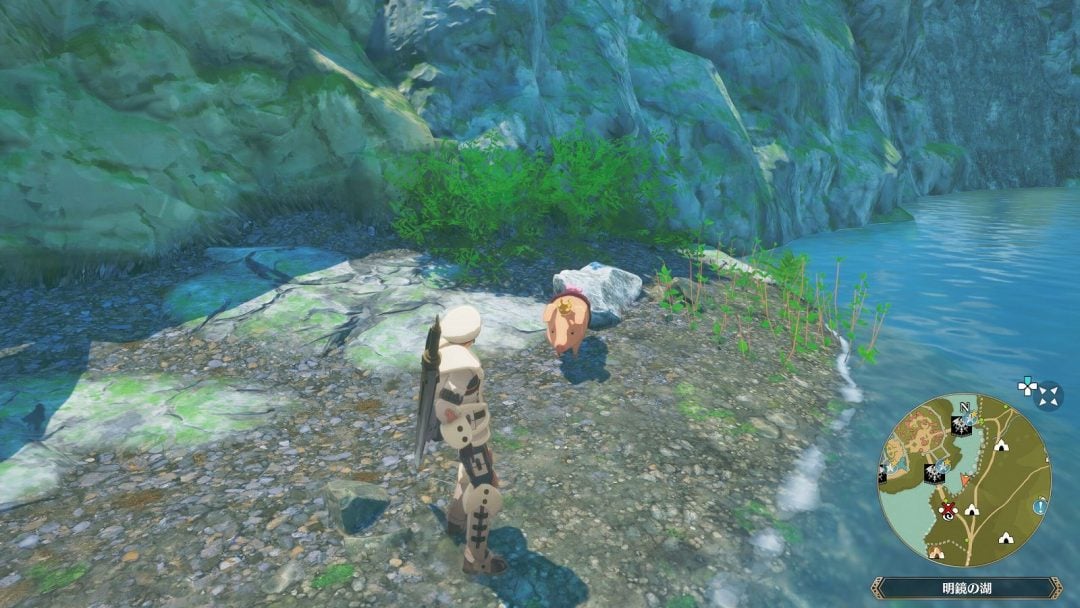The width and height of the screenshot is (1080, 608).
Task: Click the blue exclamation mark quest marker
Action: pos(1042,507)
